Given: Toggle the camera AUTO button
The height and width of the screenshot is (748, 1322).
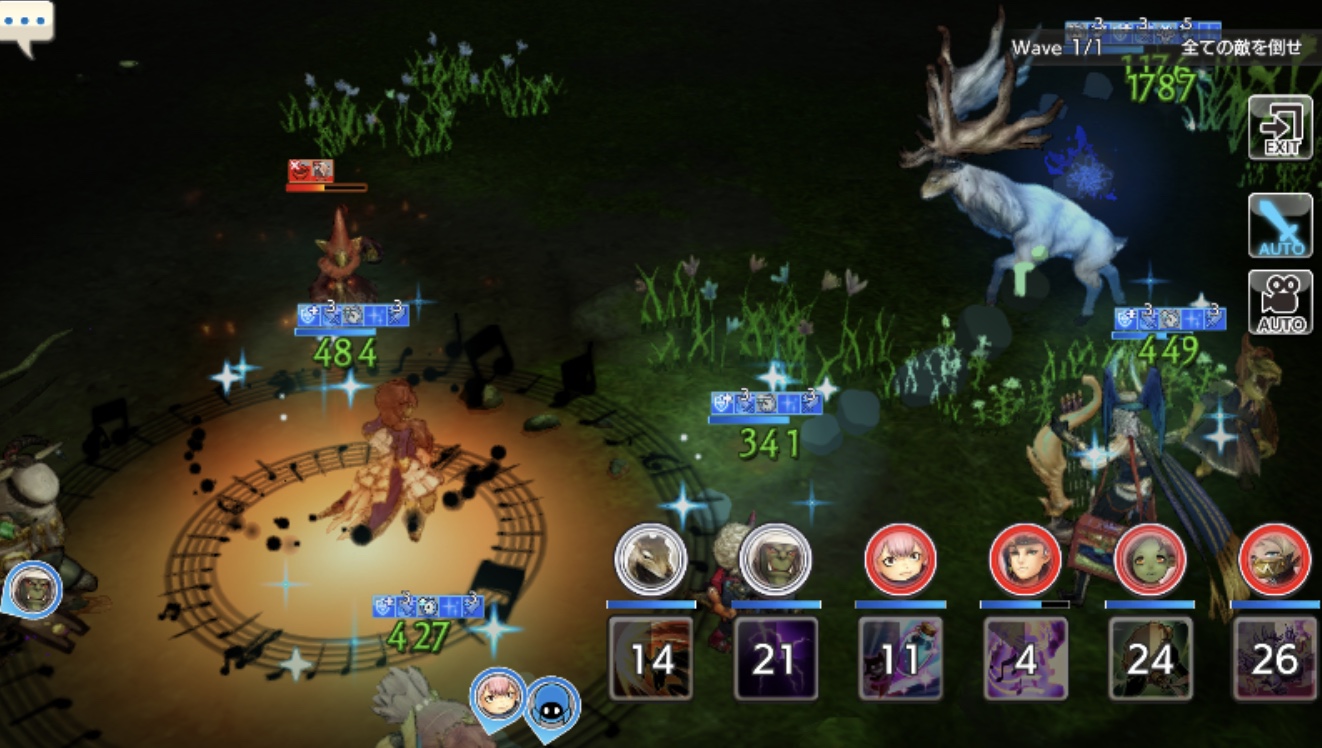Looking at the screenshot, I should point(1280,302).
